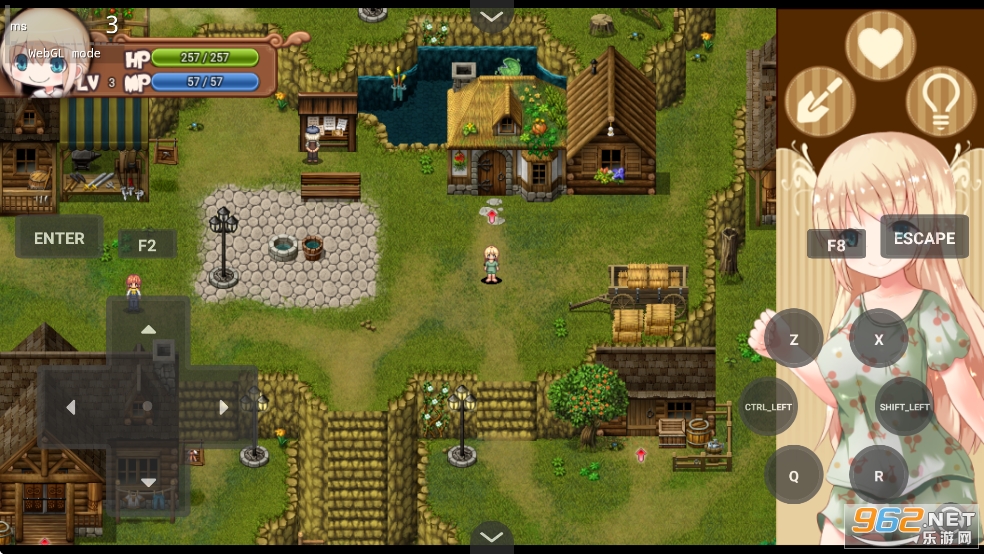The width and height of the screenshot is (984, 554).
Task: Tap the round Q button
Action: pos(794,475)
